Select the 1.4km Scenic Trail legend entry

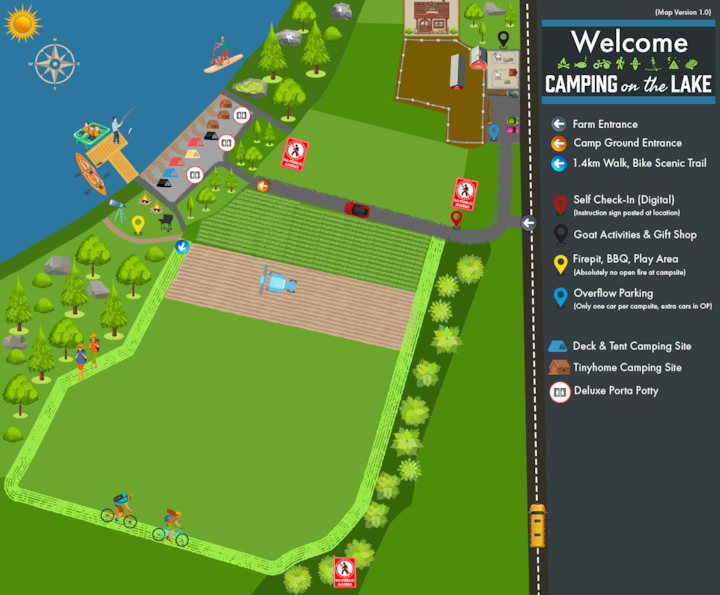pyautogui.click(x=634, y=162)
